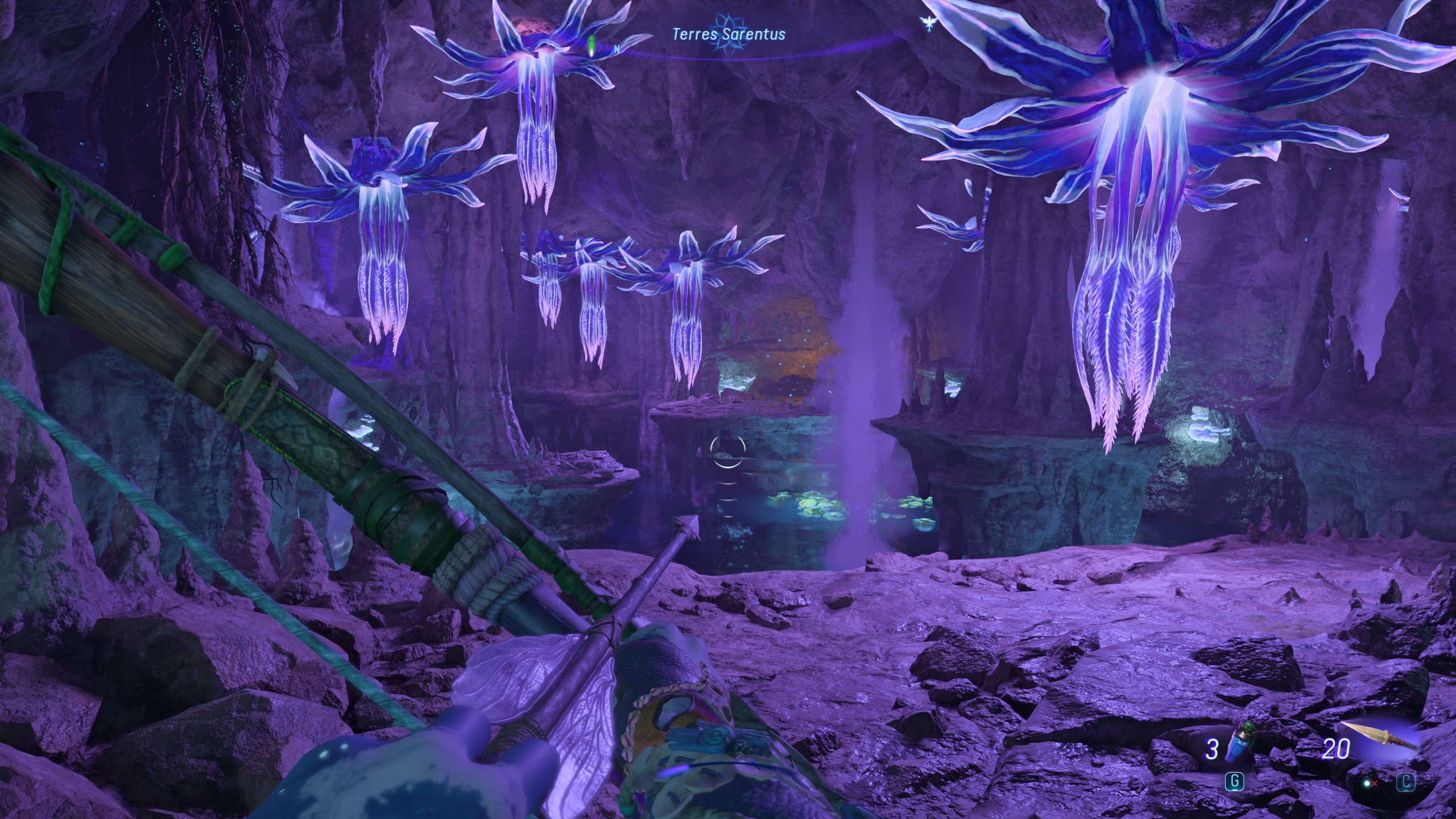Select the glowing green status dot
This screenshot has width=1456, height=819.
coord(1367,783)
